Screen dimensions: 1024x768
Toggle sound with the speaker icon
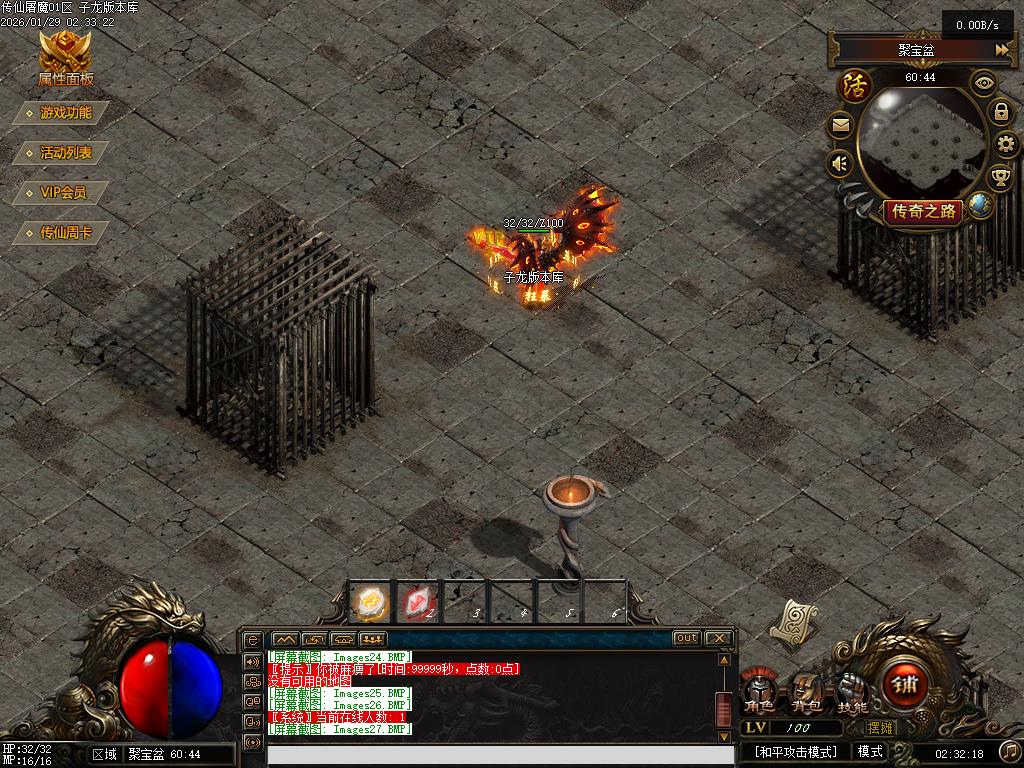840,163
